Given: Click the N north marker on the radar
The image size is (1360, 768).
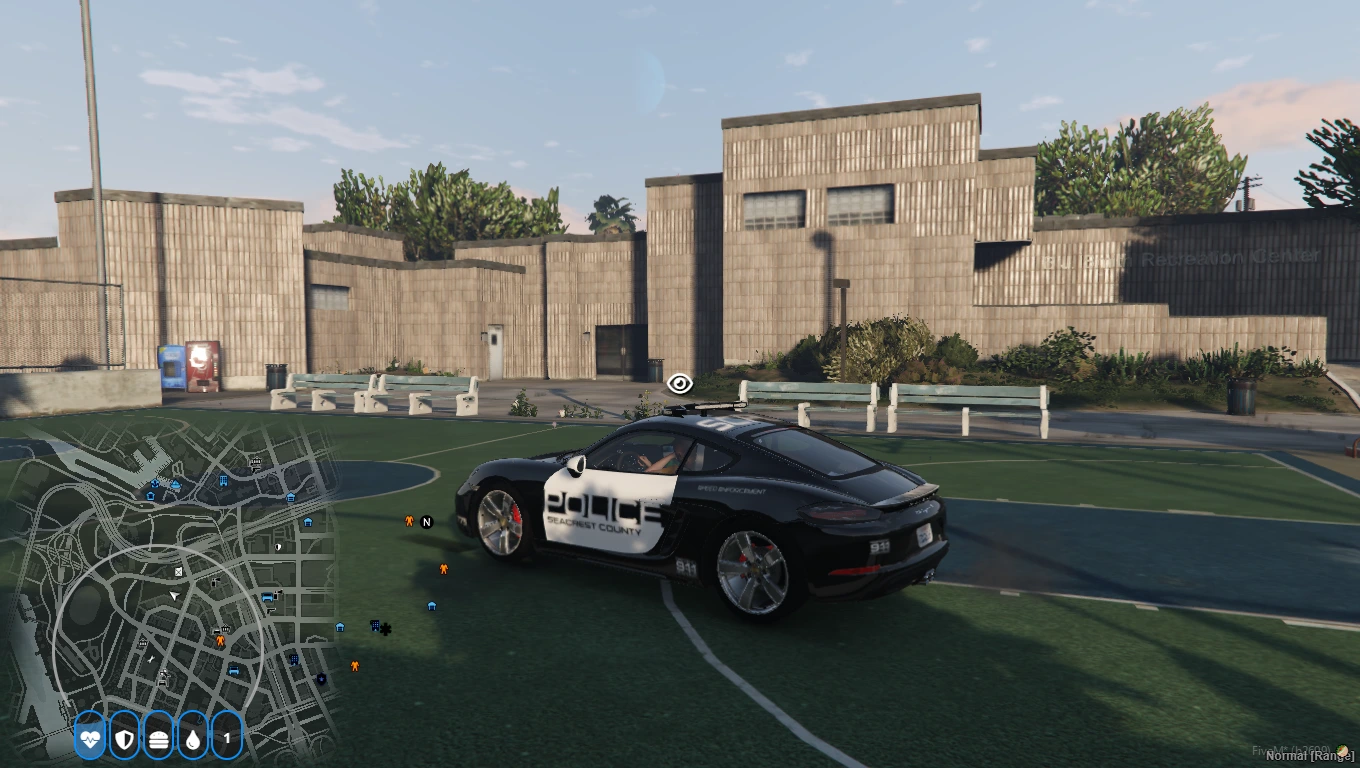Looking at the screenshot, I should coord(427,521).
